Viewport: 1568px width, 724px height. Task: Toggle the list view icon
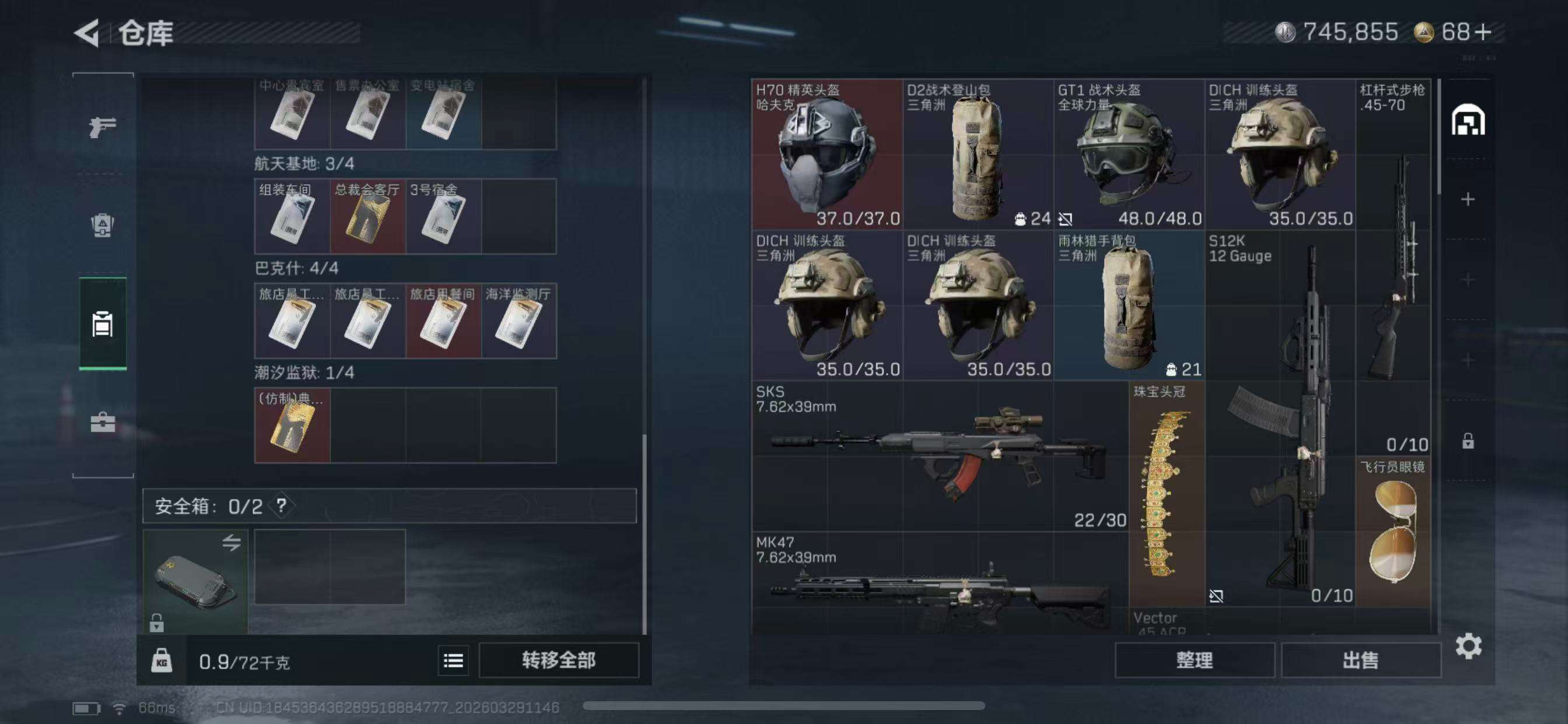[x=453, y=660]
